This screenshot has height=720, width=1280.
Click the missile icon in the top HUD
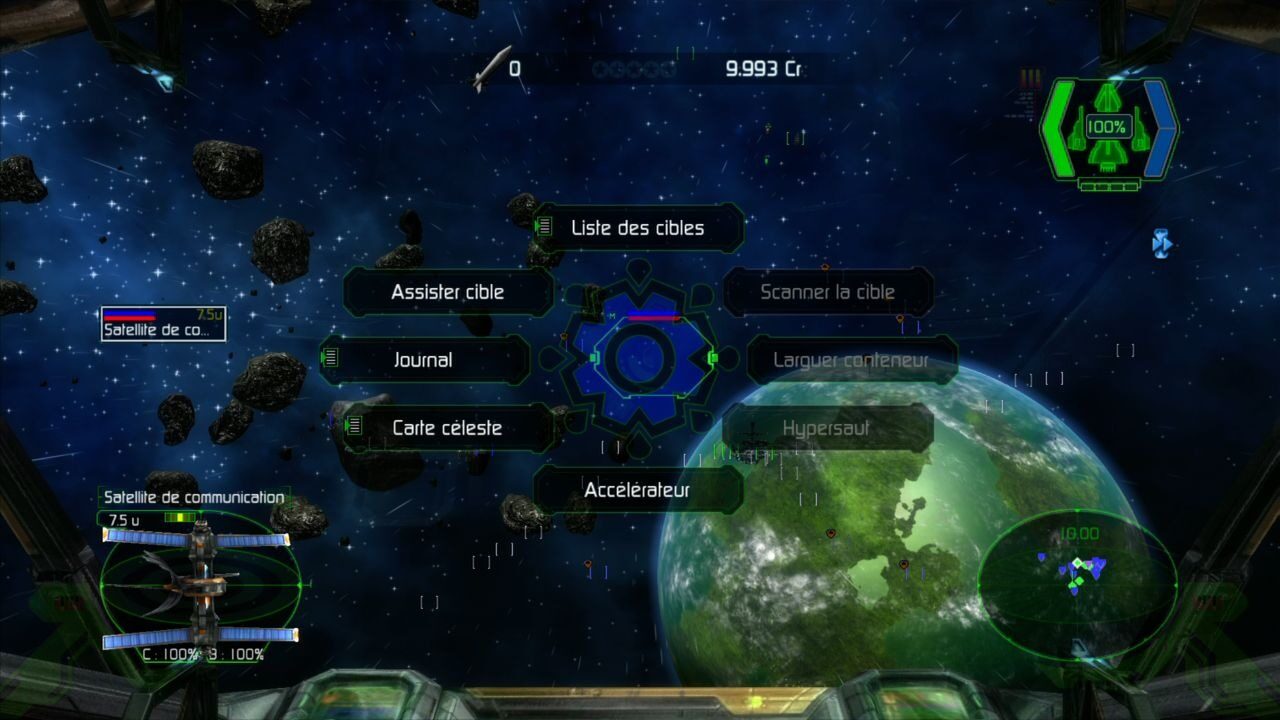tap(492, 65)
